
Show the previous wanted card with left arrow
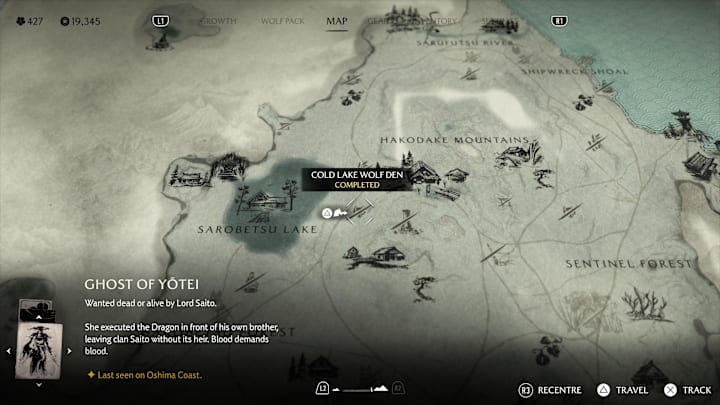point(9,351)
